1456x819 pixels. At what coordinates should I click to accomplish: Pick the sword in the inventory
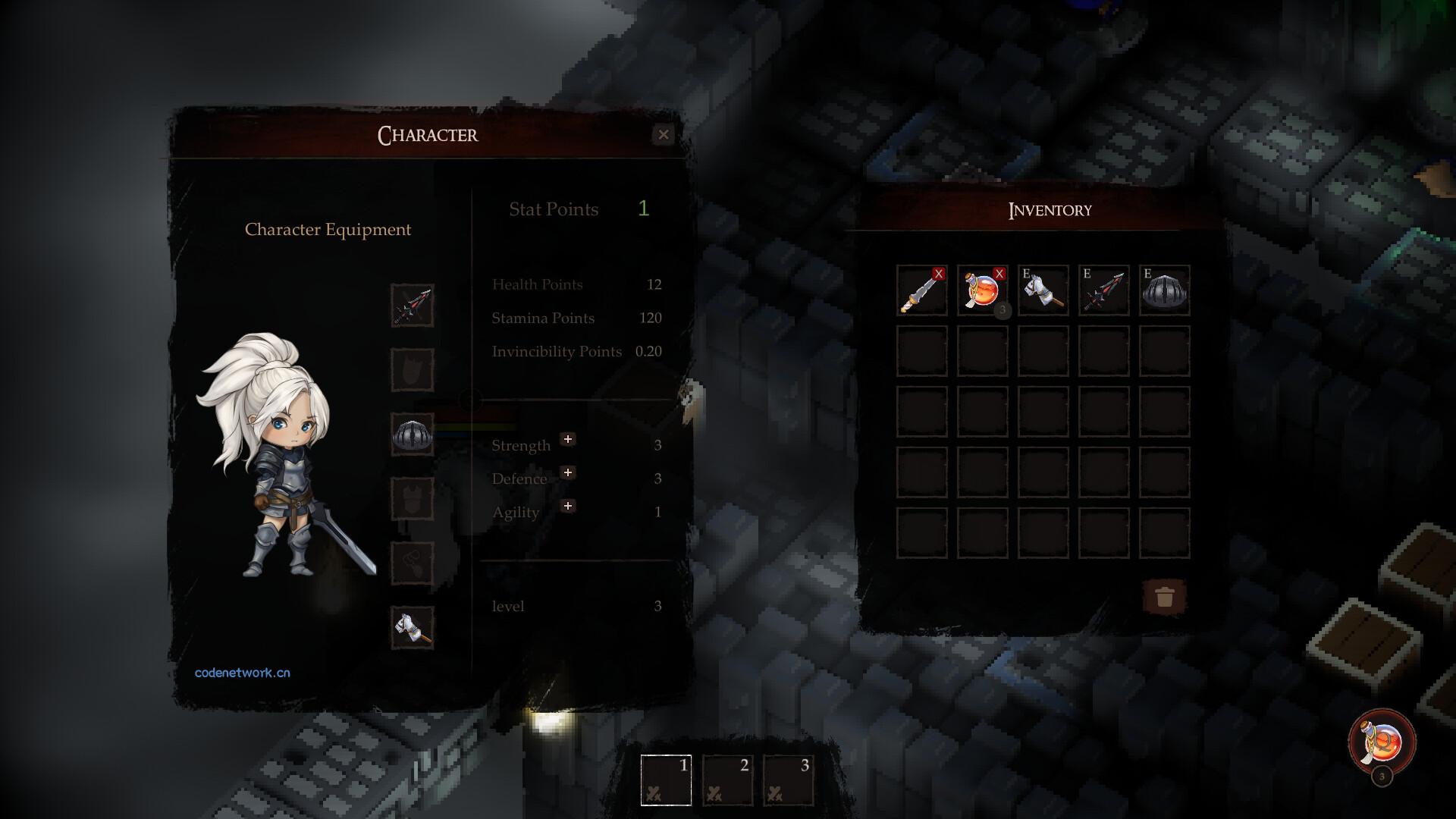pos(921,290)
